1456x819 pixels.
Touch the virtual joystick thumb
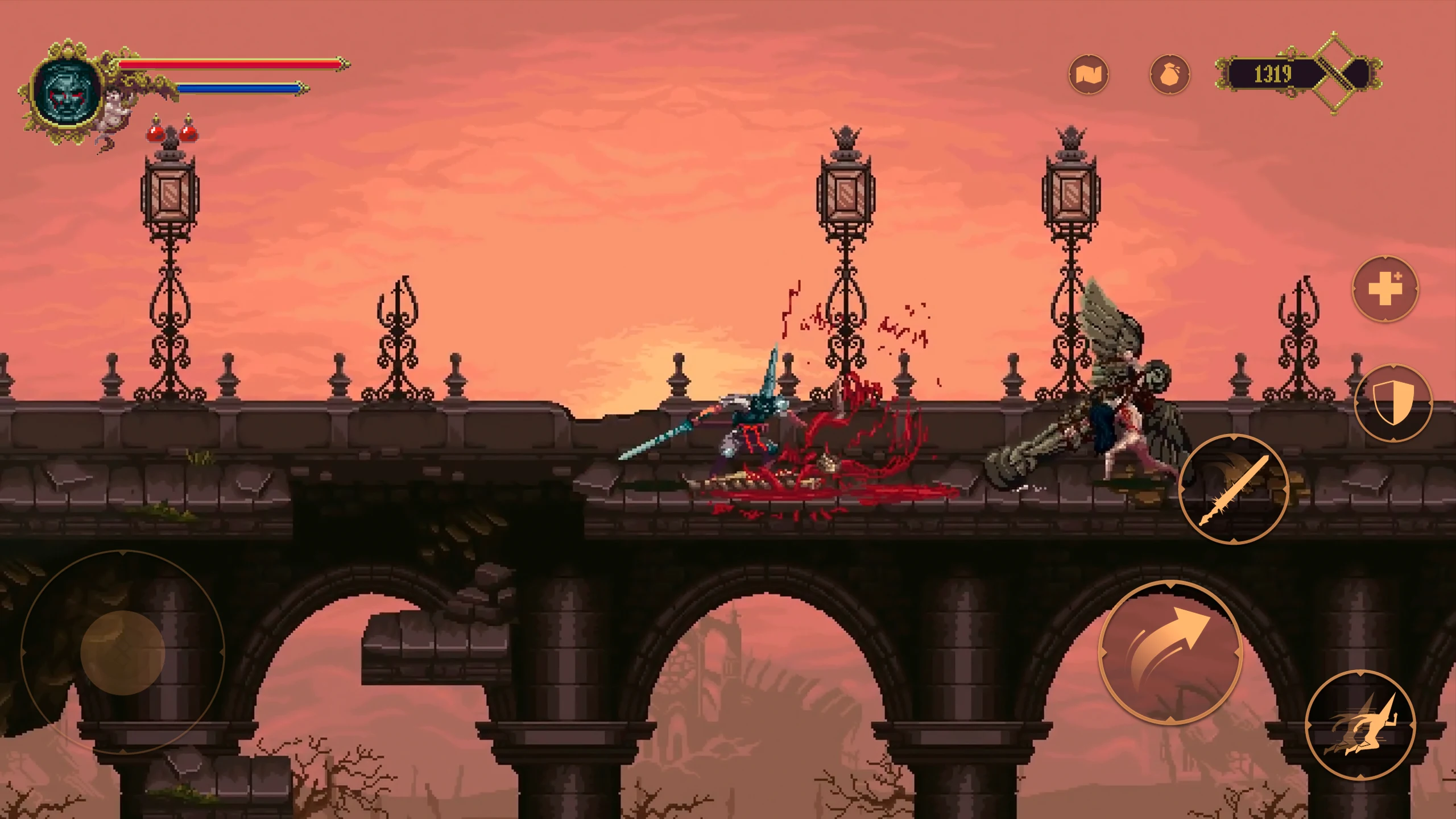pyautogui.click(x=122, y=653)
